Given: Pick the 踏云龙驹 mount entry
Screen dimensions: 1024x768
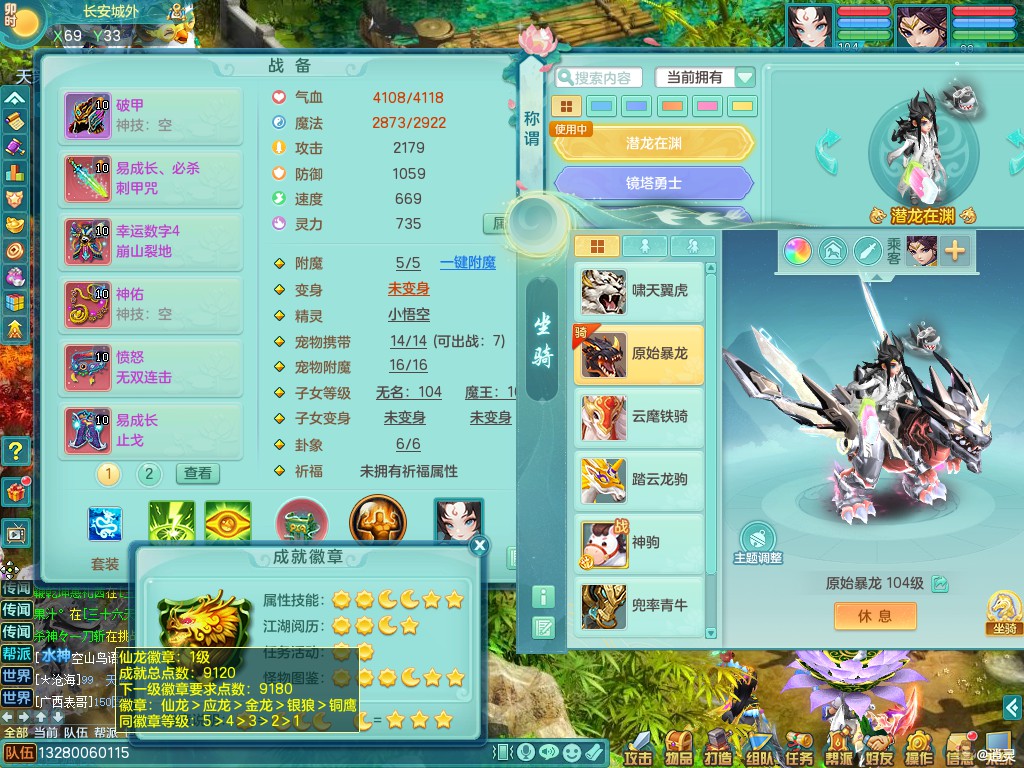Looking at the screenshot, I should pyautogui.click(x=640, y=479).
